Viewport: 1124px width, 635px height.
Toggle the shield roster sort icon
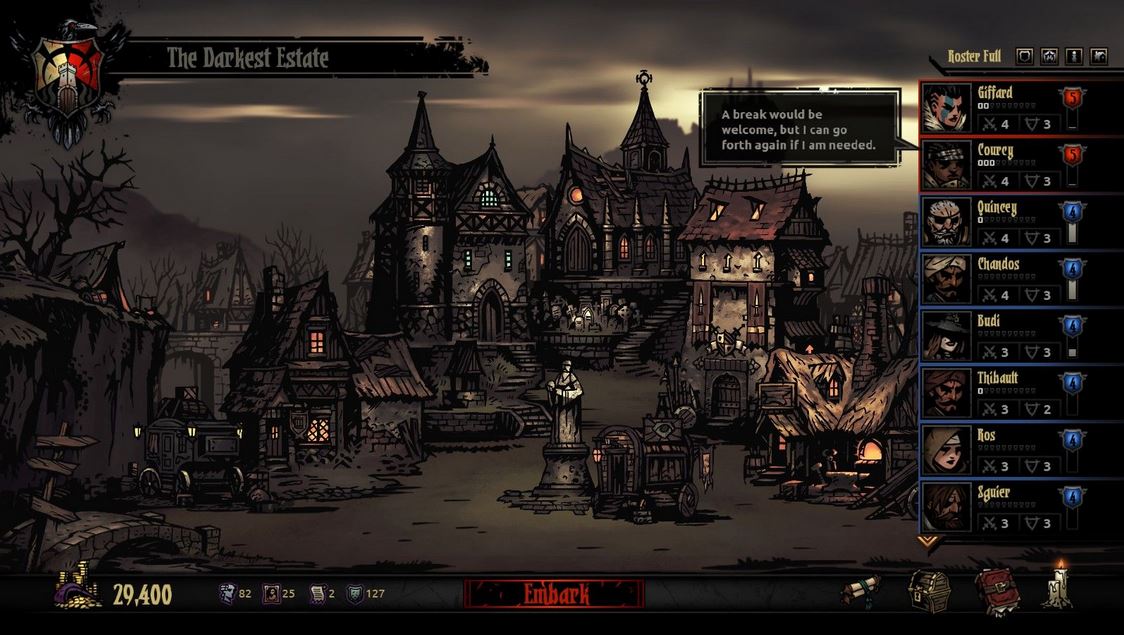click(x=1024, y=56)
